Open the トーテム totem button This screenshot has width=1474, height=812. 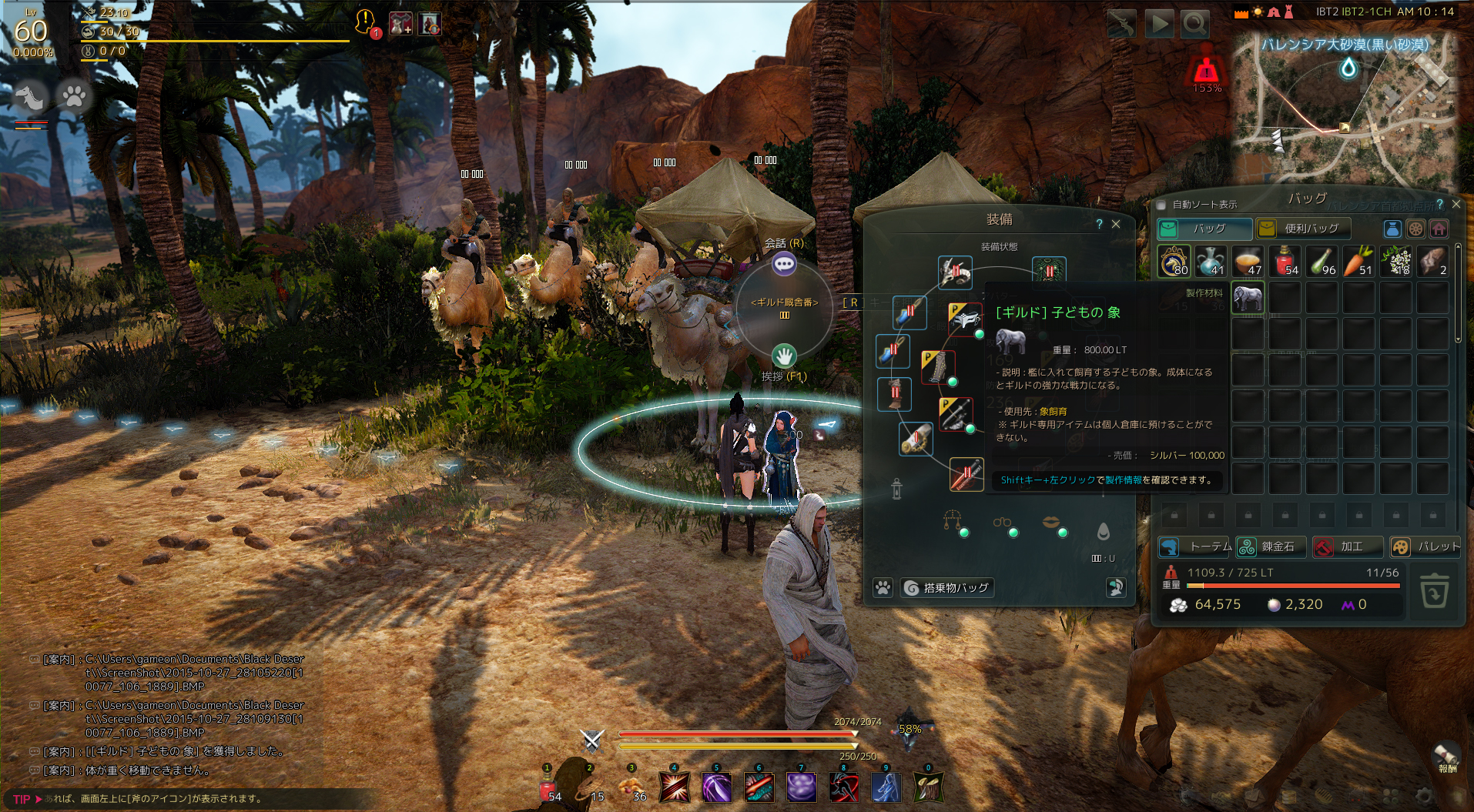click(x=1196, y=546)
